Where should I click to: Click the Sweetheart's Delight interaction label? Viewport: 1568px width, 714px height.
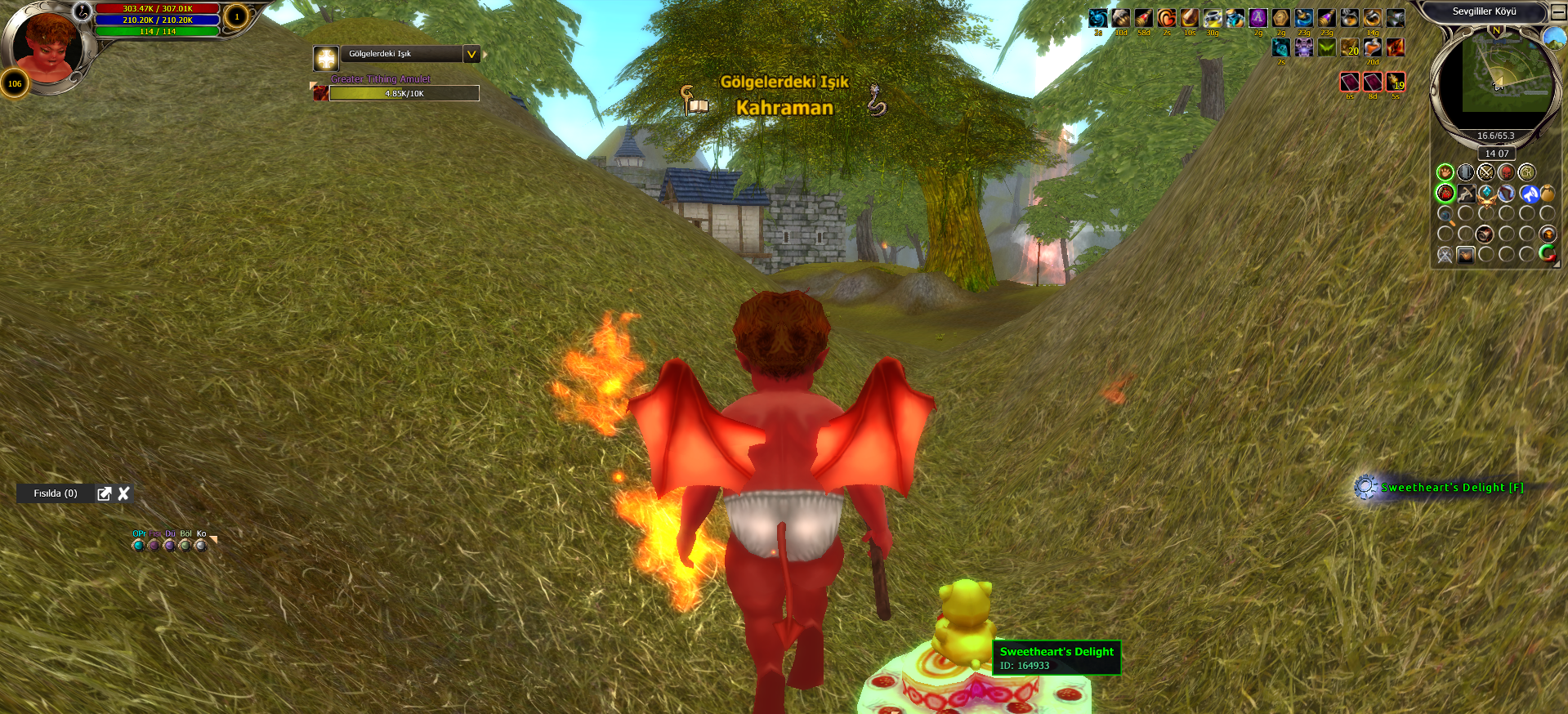(1451, 488)
